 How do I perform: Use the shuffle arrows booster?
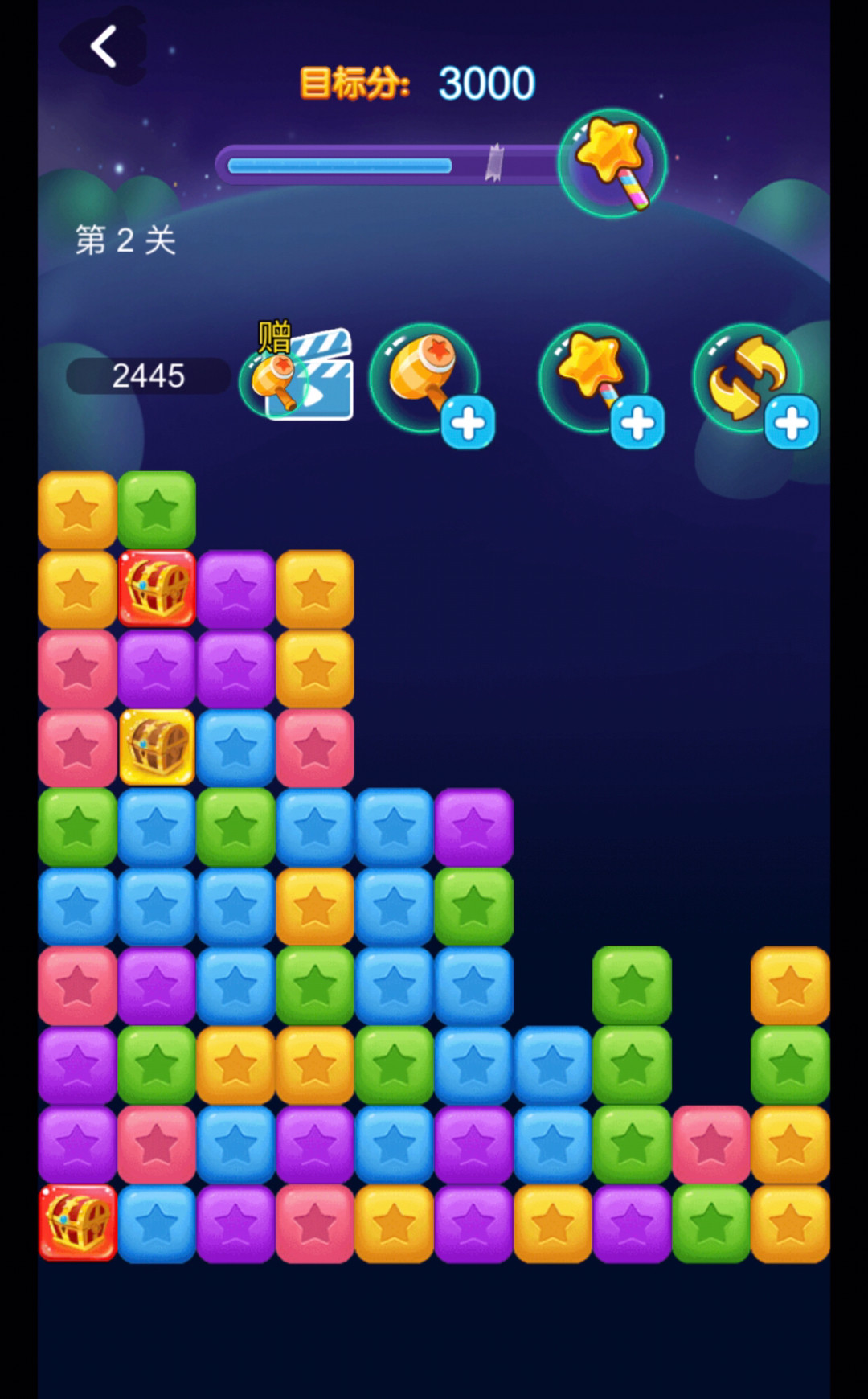749,378
